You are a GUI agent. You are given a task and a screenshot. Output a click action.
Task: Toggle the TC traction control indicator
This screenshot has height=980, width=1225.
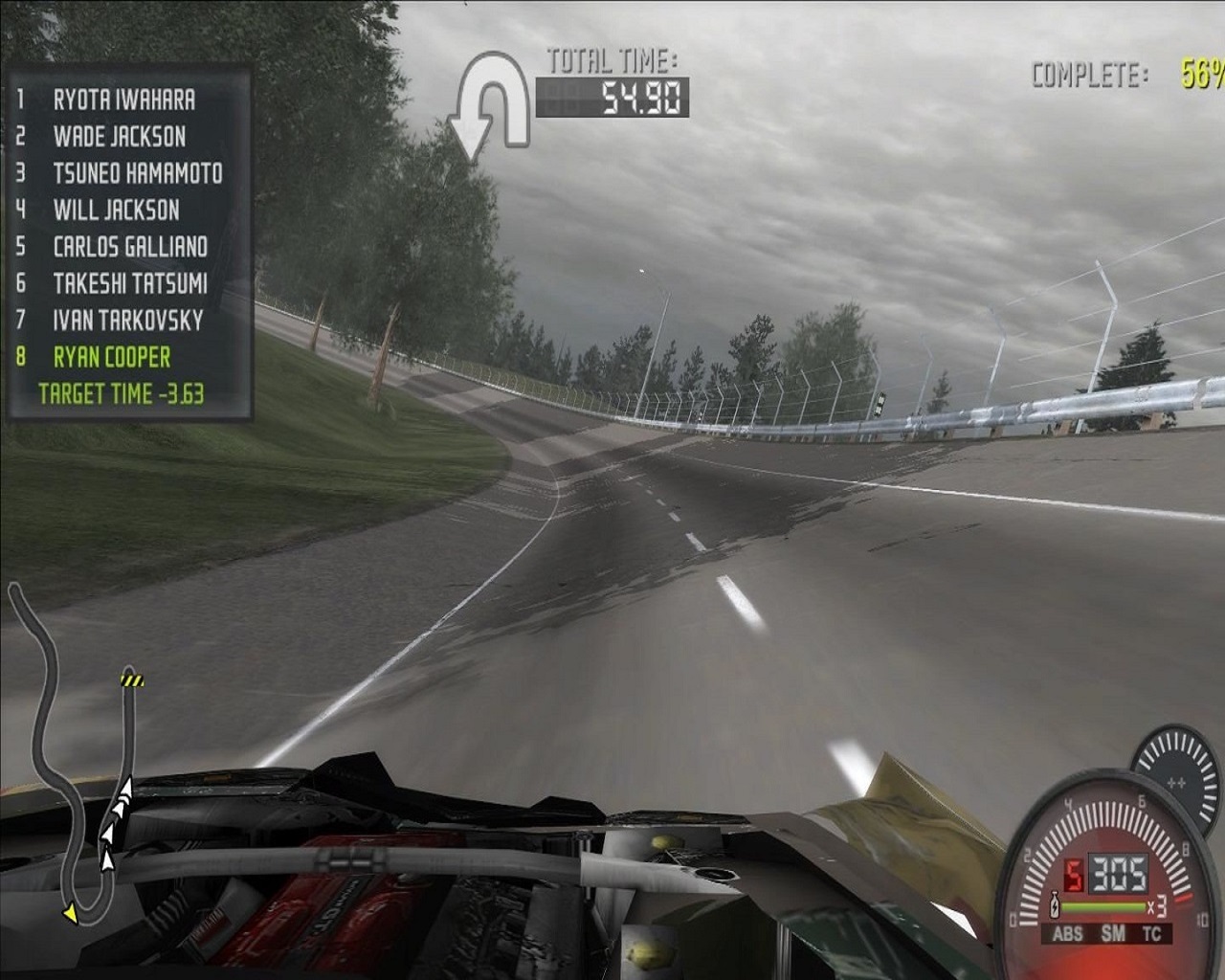(1152, 933)
